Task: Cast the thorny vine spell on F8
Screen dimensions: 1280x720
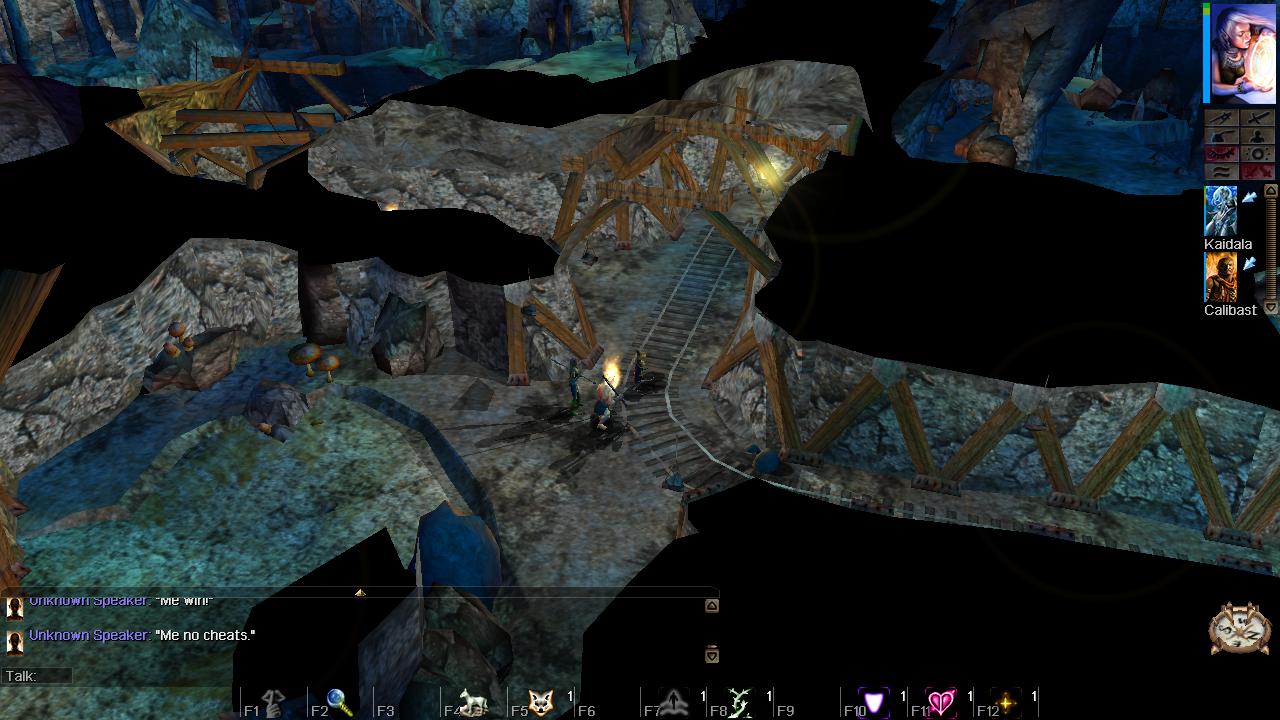Action: [x=740, y=703]
